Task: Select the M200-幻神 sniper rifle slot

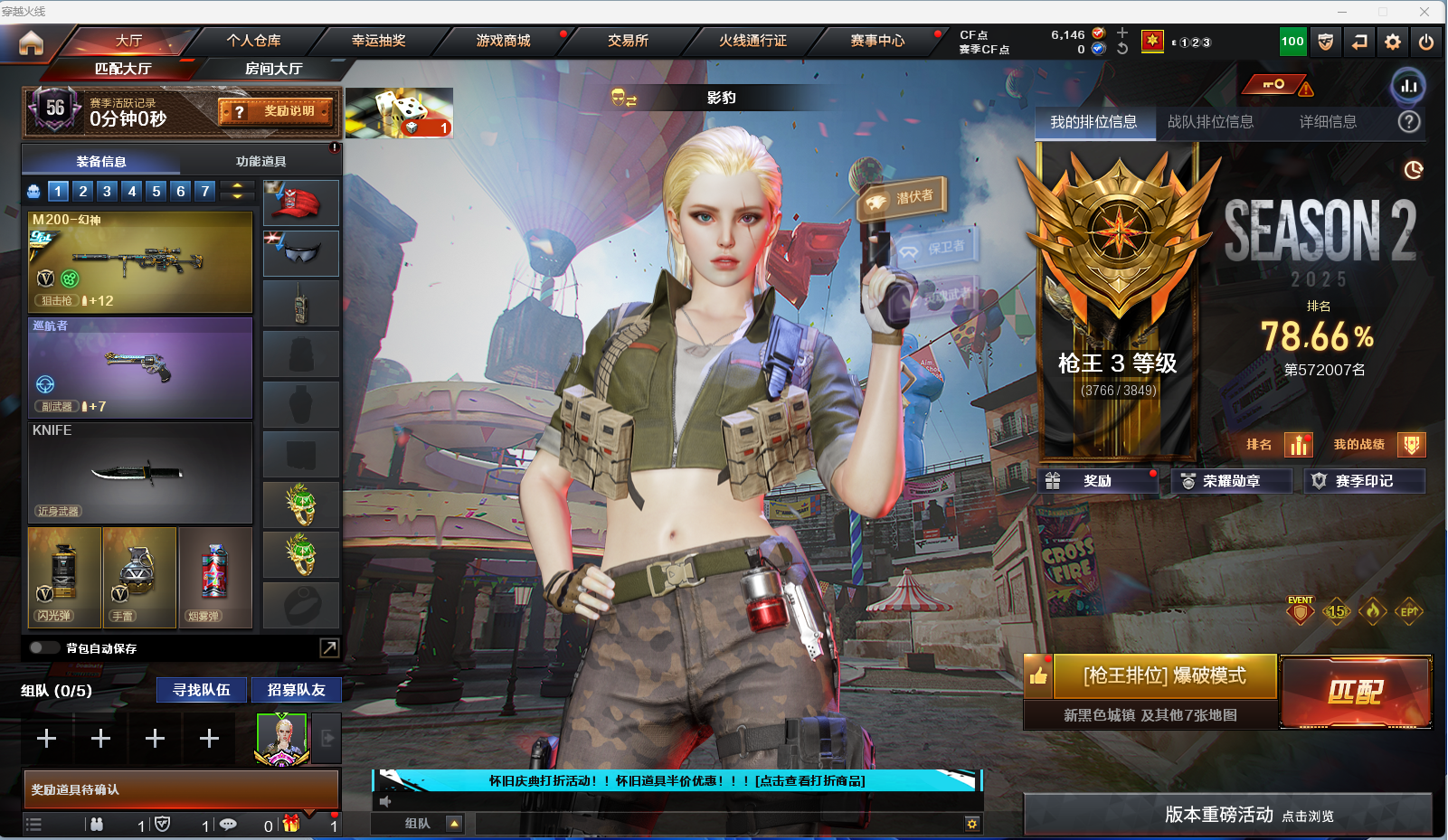Action: click(140, 262)
